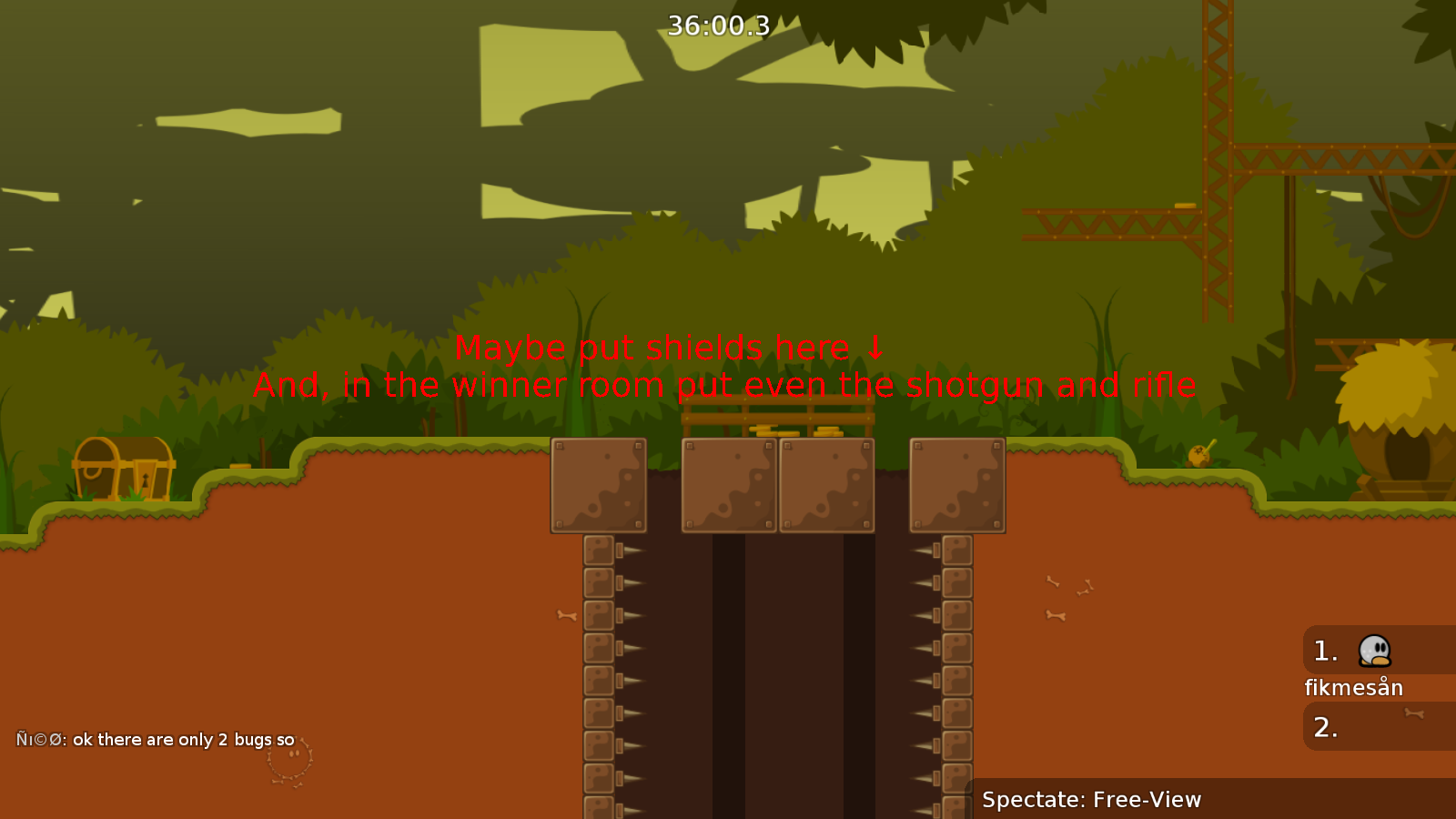Click the highlighted rank 1 leaderboard row
The height and width of the screenshot is (819, 1456).
click(1356, 651)
